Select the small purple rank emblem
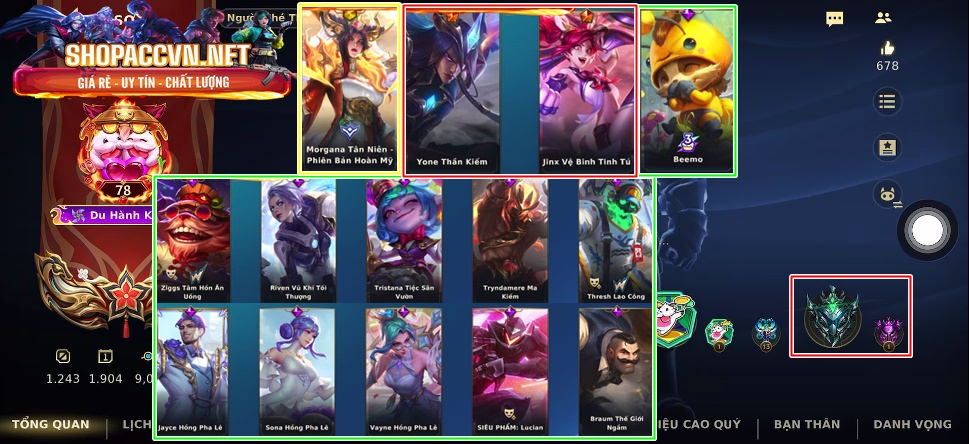The width and height of the screenshot is (969, 444). pyautogui.click(x=888, y=331)
